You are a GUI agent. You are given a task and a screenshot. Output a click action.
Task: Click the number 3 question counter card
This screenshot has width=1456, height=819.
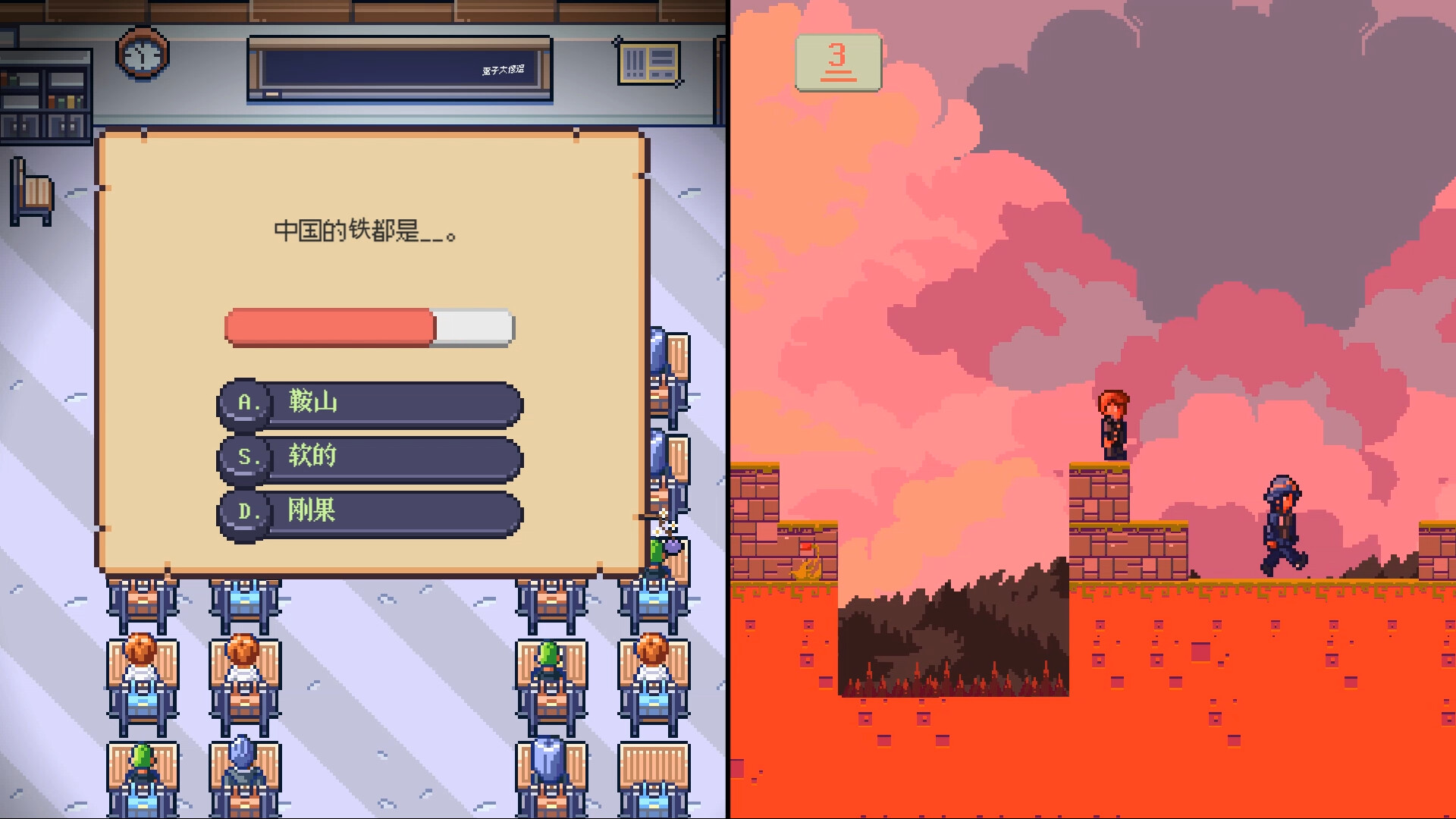click(x=837, y=61)
